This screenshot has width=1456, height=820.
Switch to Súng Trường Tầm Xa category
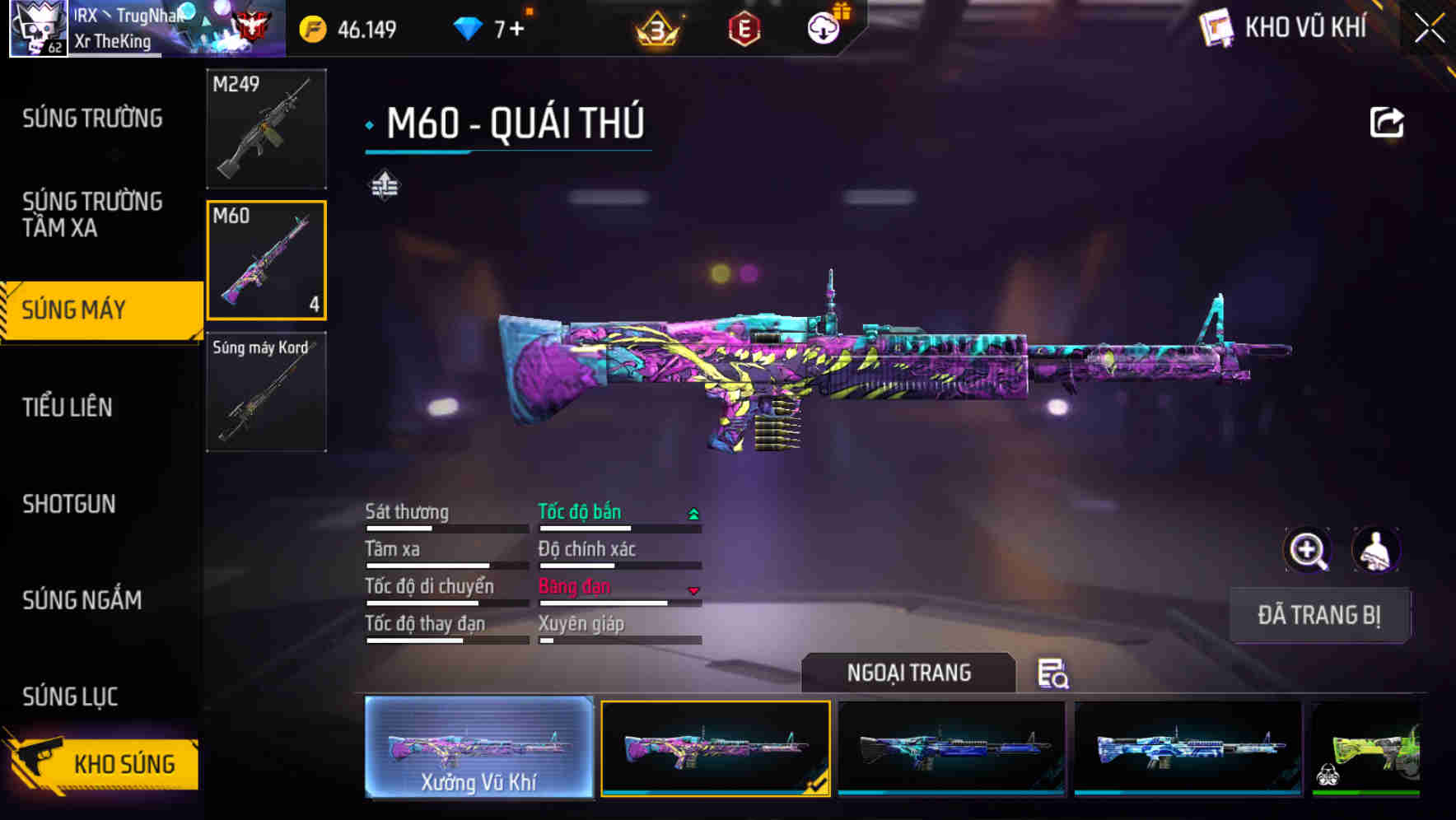point(92,214)
